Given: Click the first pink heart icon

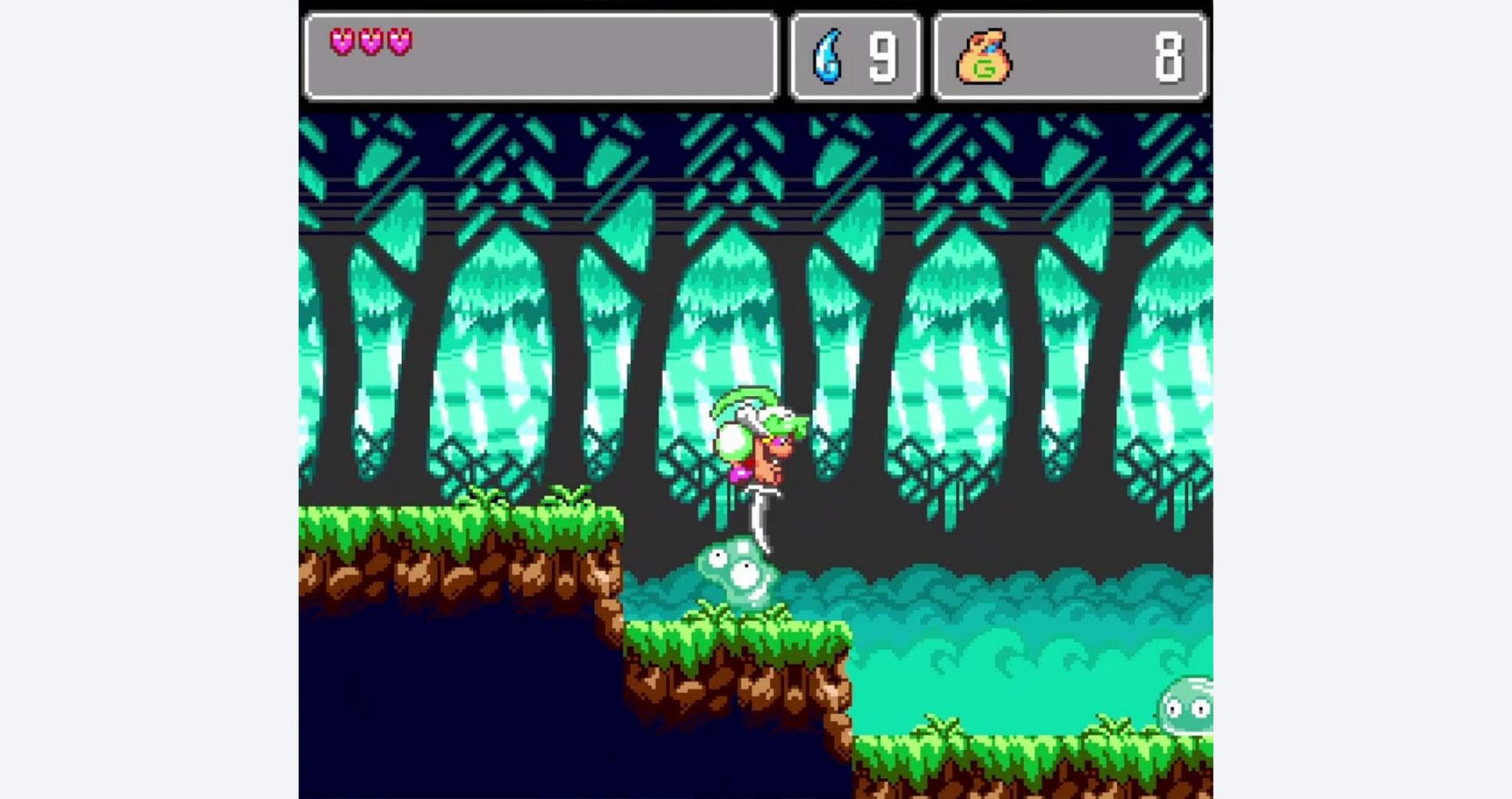Looking at the screenshot, I should click(x=340, y=42).
